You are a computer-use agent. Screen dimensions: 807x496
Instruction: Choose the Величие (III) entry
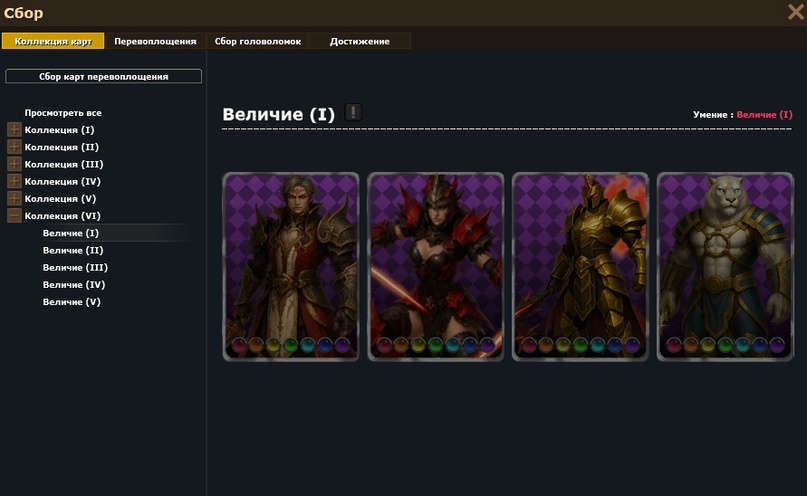[75, 267]
